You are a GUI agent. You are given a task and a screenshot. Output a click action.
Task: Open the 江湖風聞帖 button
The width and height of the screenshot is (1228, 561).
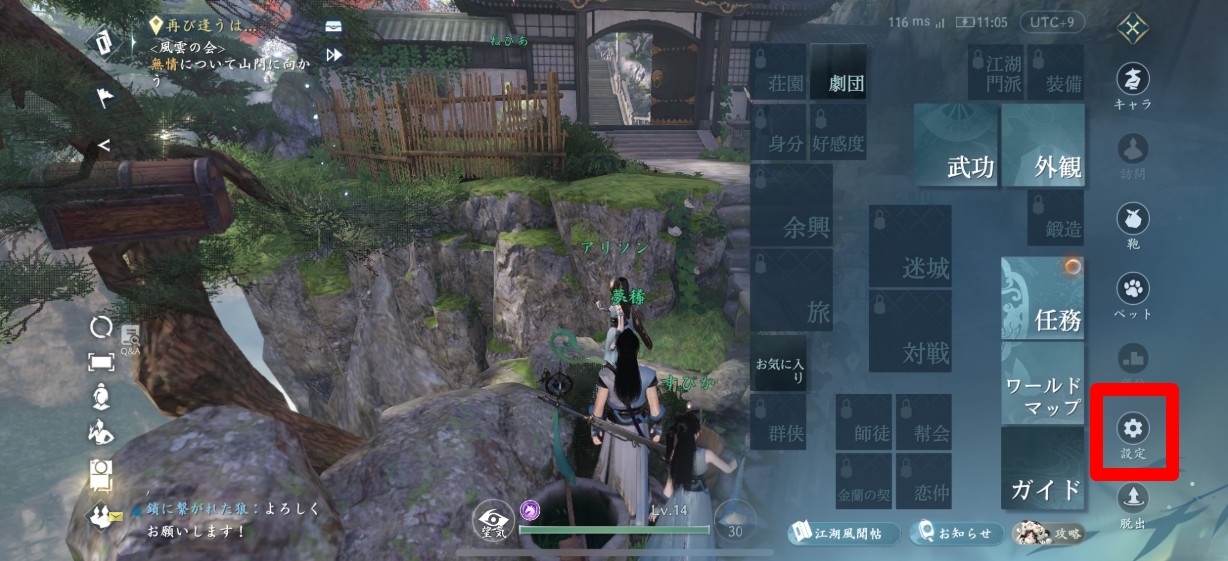[842, 533]
